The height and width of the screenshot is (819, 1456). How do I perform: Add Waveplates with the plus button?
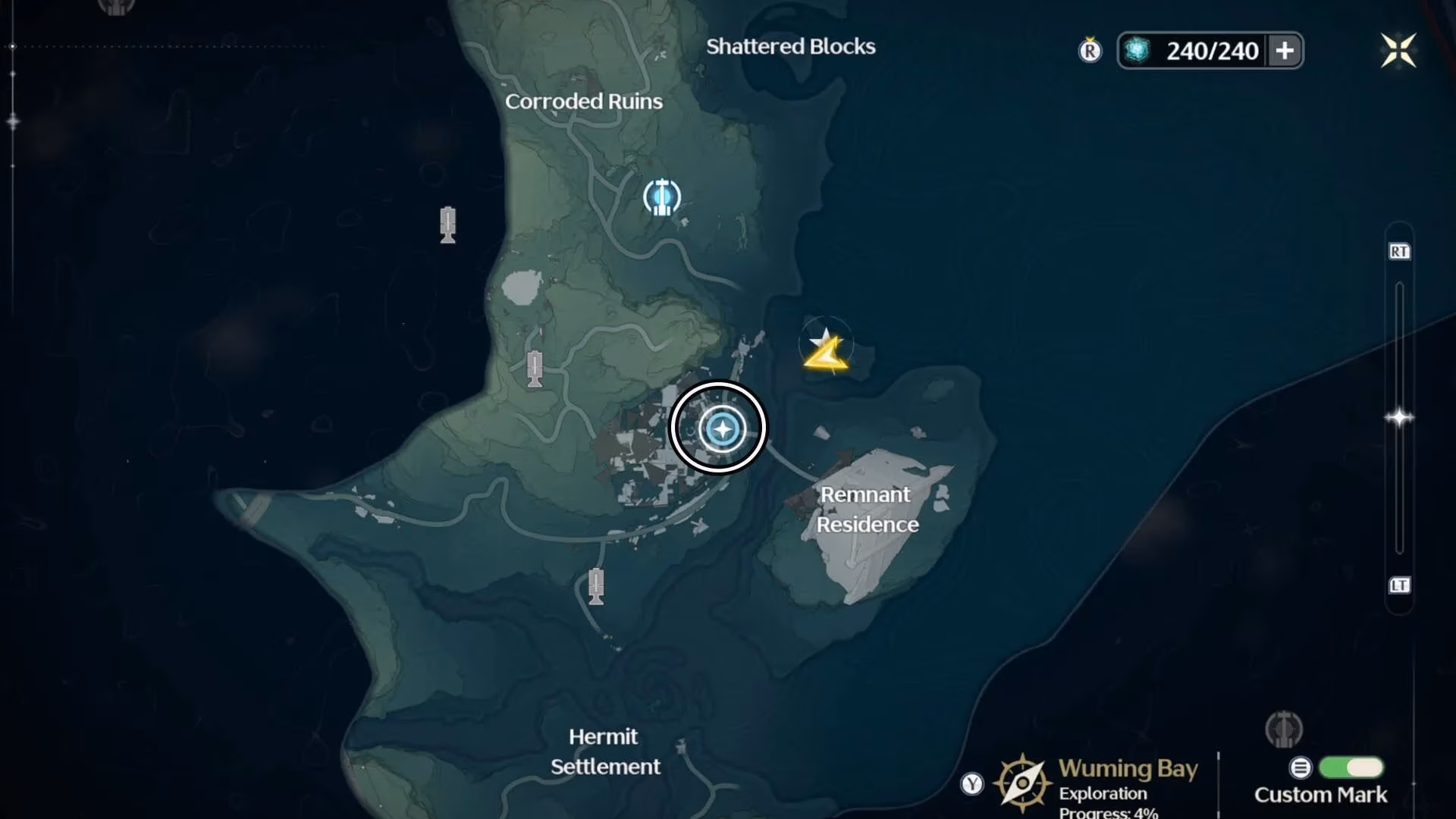point(1285,51)
